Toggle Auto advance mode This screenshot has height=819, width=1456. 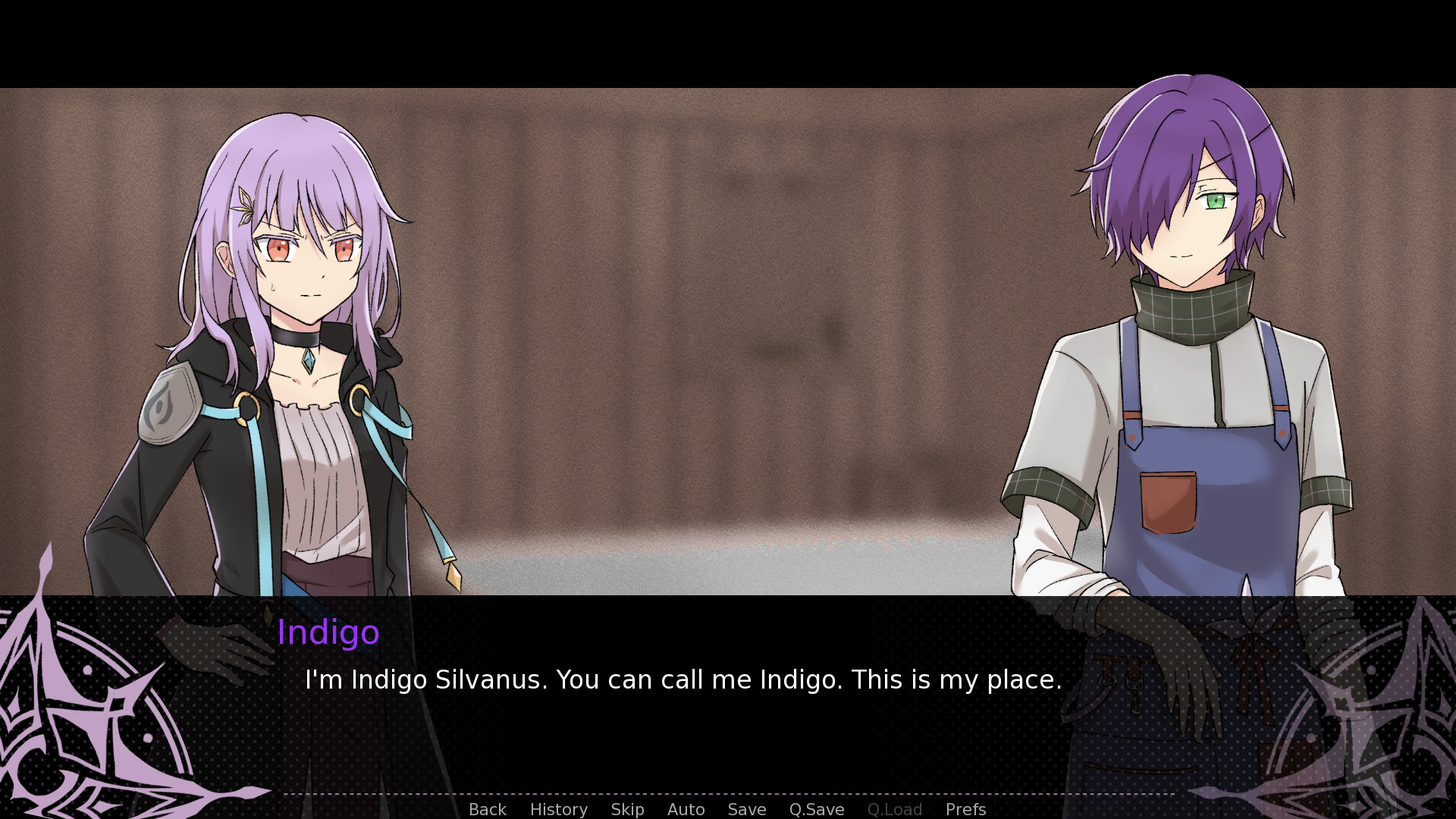coord(686,809)
